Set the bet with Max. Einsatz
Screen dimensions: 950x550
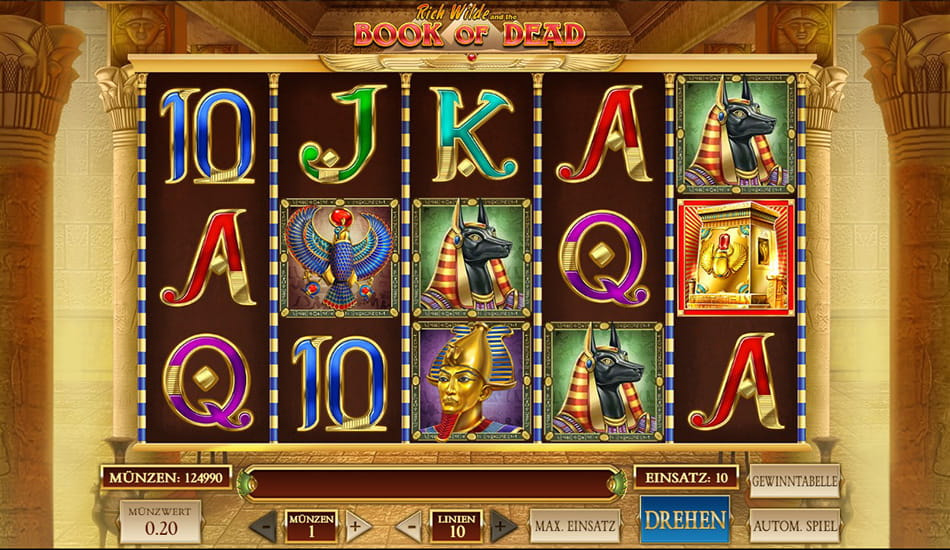coord(575,525)
